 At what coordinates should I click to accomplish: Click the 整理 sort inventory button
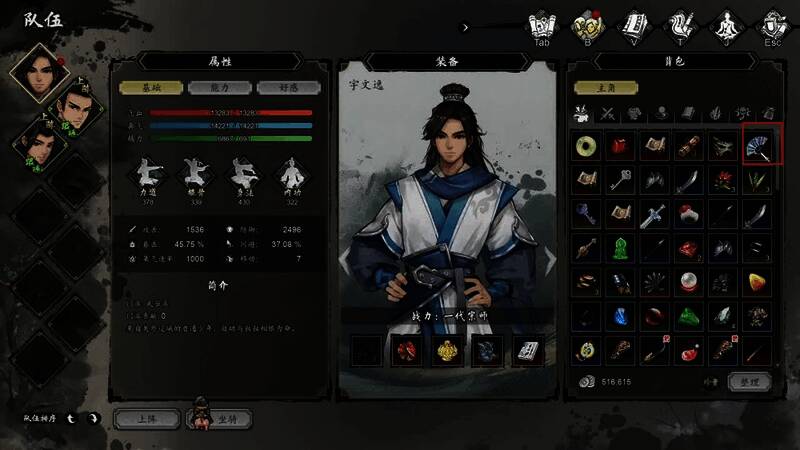point(750,382)
